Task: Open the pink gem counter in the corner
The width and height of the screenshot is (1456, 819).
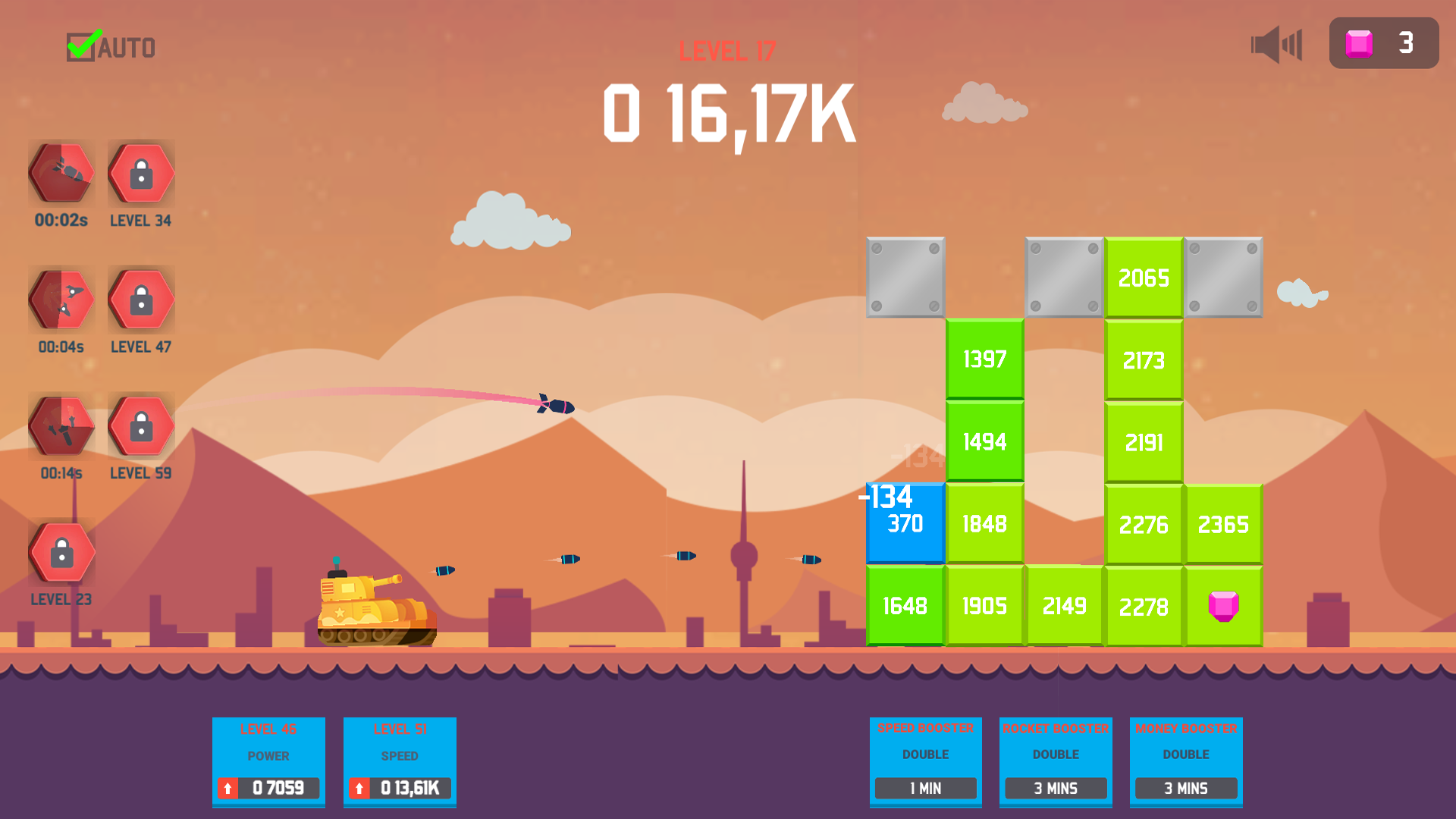Action: pyautogui.click(x=1383, y=43)
